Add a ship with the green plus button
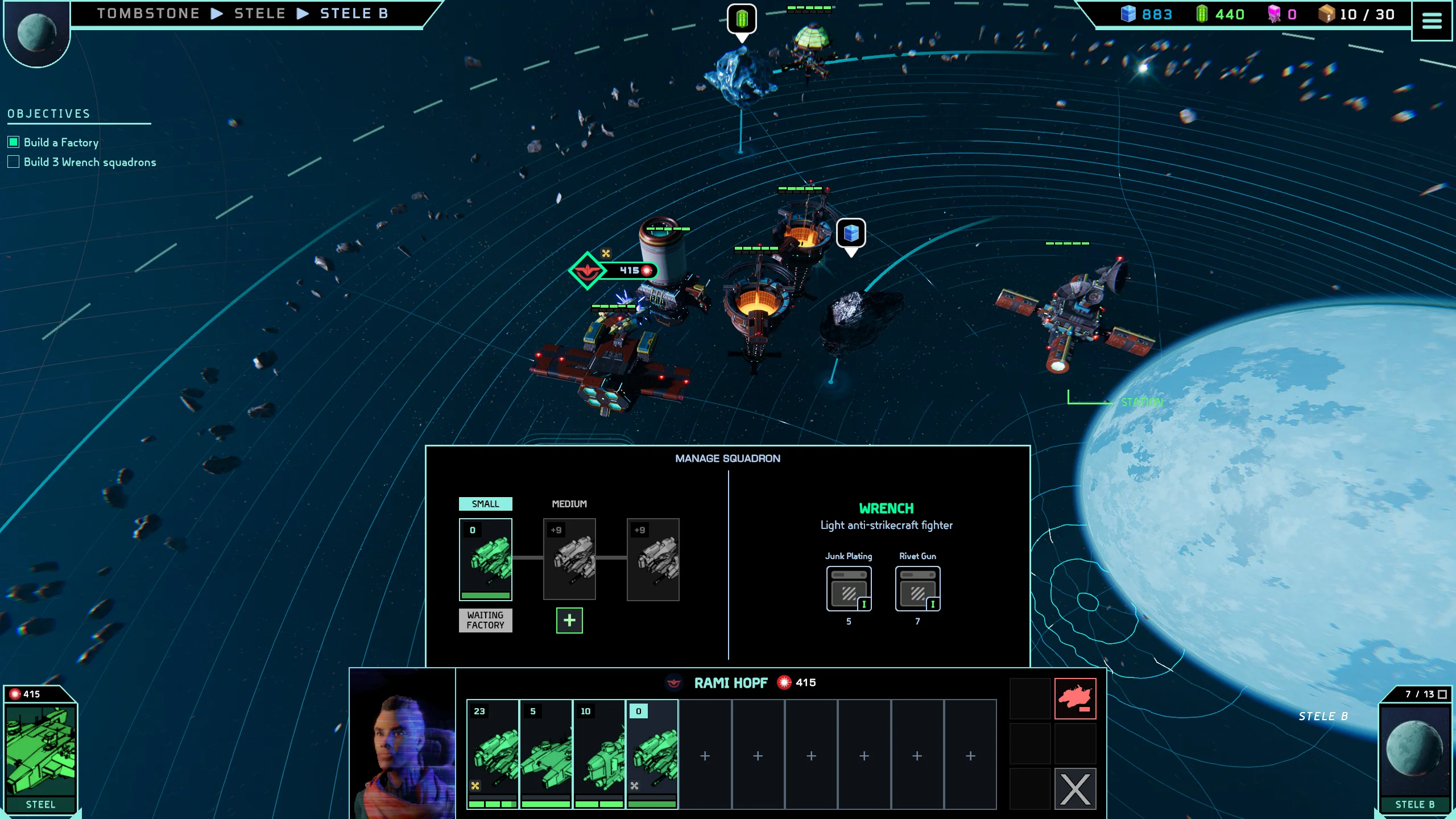Image resolution: width=1456 pixels, height=819 pixels. click(x=569, y=621)
